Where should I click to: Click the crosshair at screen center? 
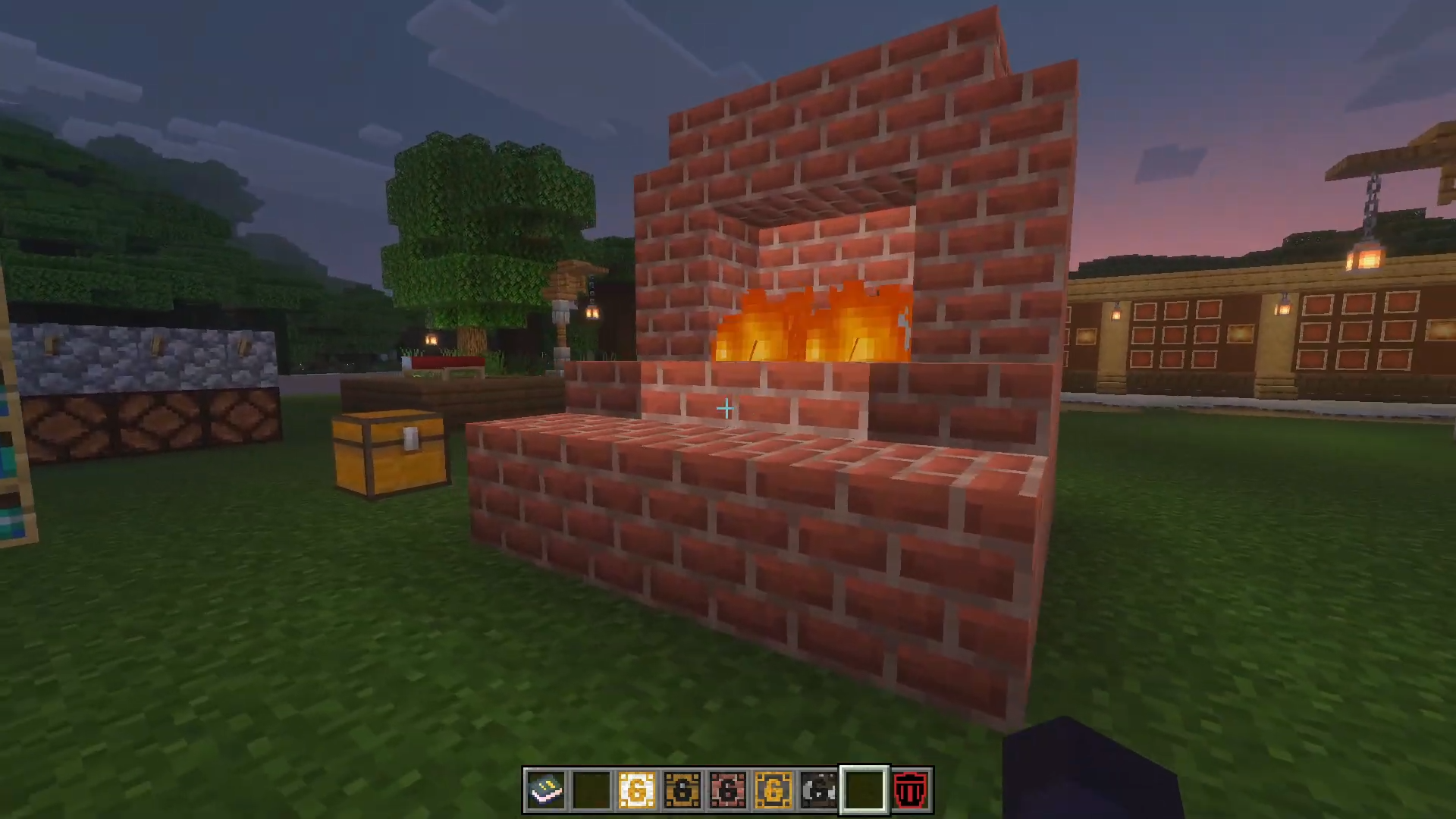(x=726, y=409)
